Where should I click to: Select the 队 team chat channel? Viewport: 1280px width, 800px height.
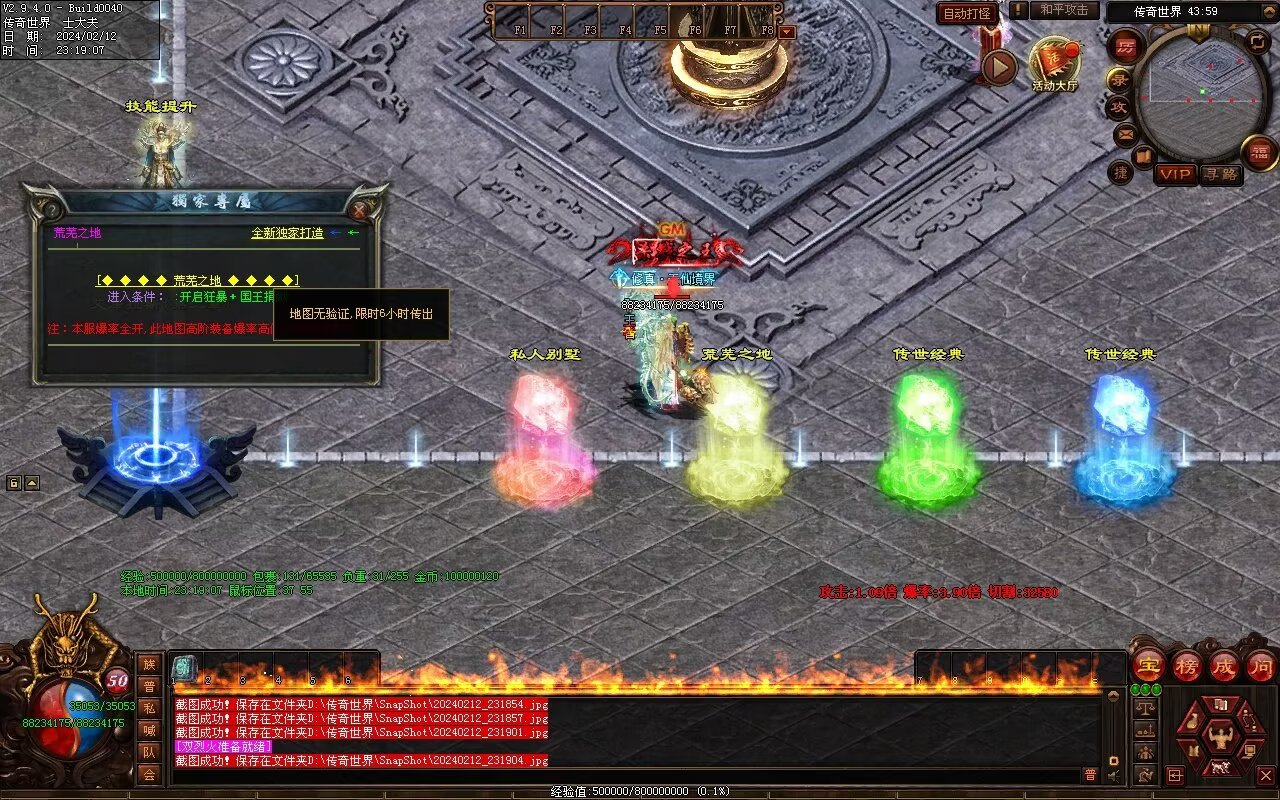click(x=149, y=752)
